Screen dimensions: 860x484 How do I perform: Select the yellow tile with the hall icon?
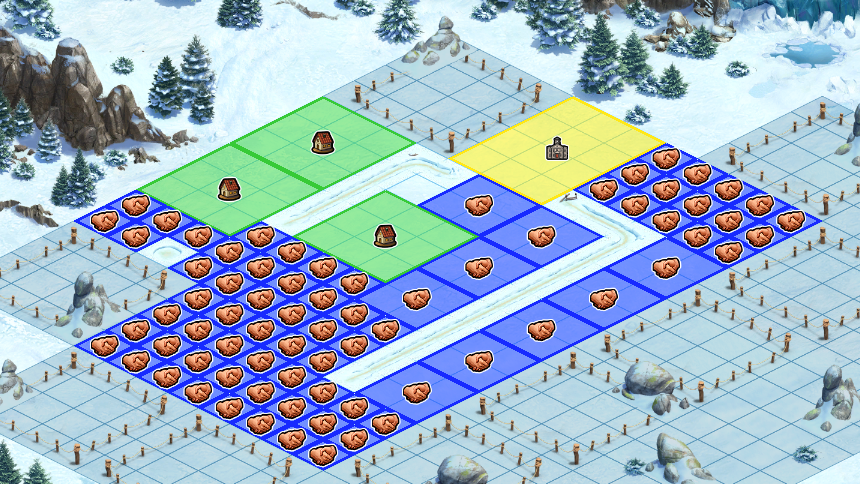(556, 151)
